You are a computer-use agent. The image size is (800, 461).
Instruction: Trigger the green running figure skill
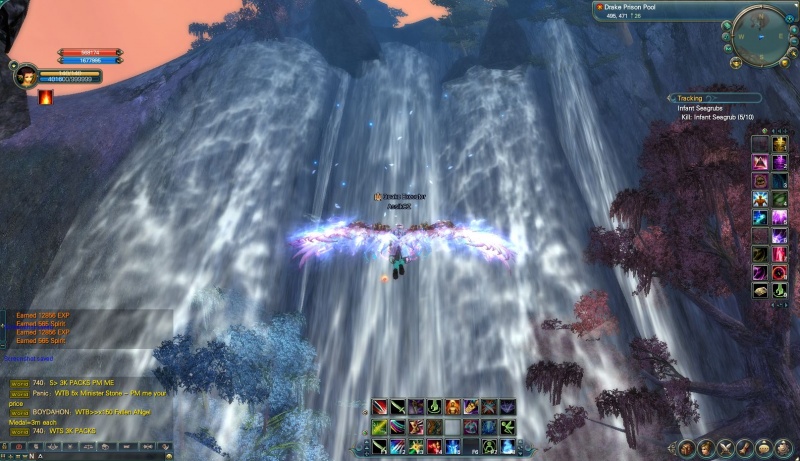[x=508, y=426]
